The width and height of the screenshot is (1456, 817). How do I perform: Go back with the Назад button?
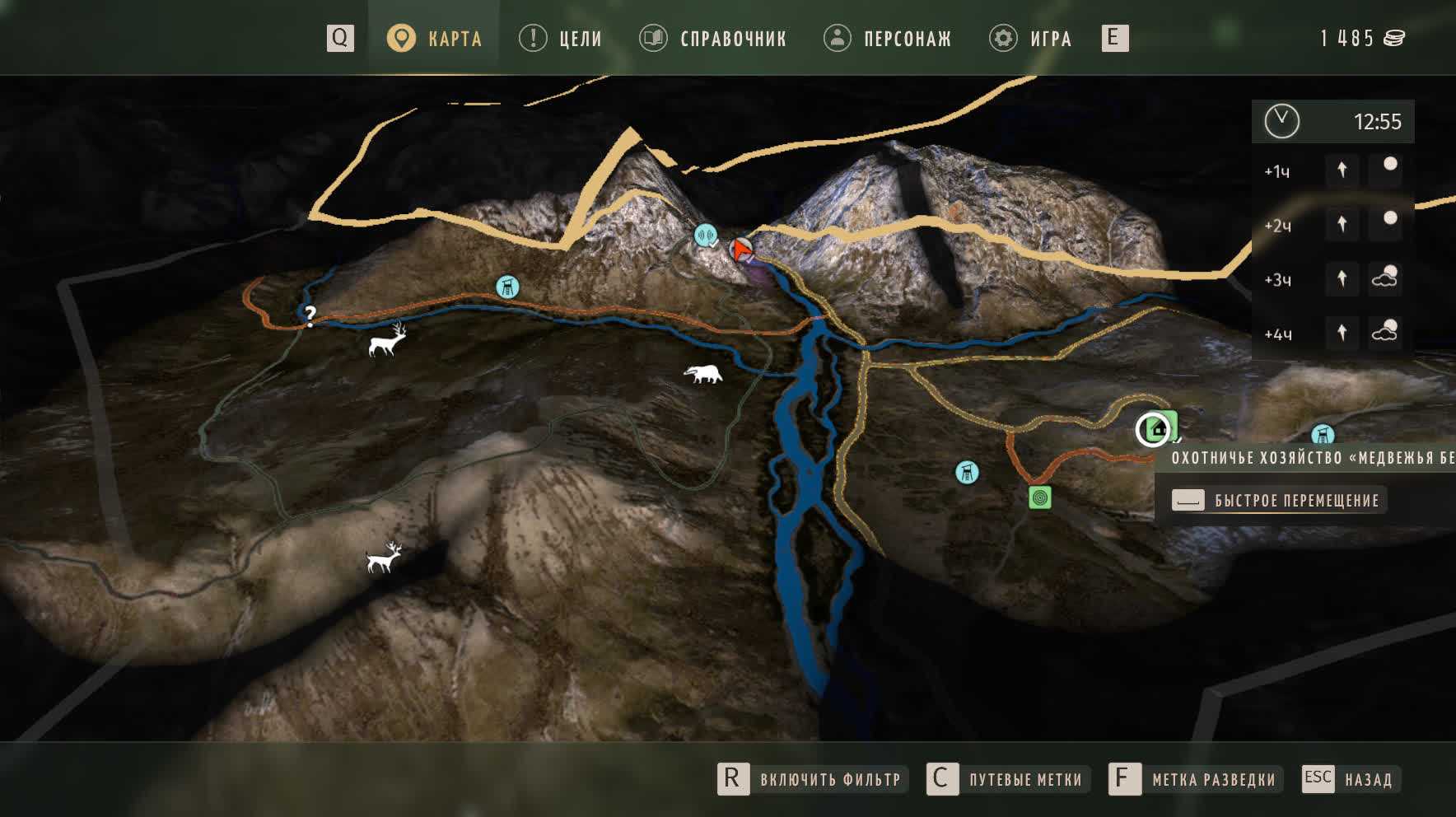pyautogui.click(x=1348, y=779)
